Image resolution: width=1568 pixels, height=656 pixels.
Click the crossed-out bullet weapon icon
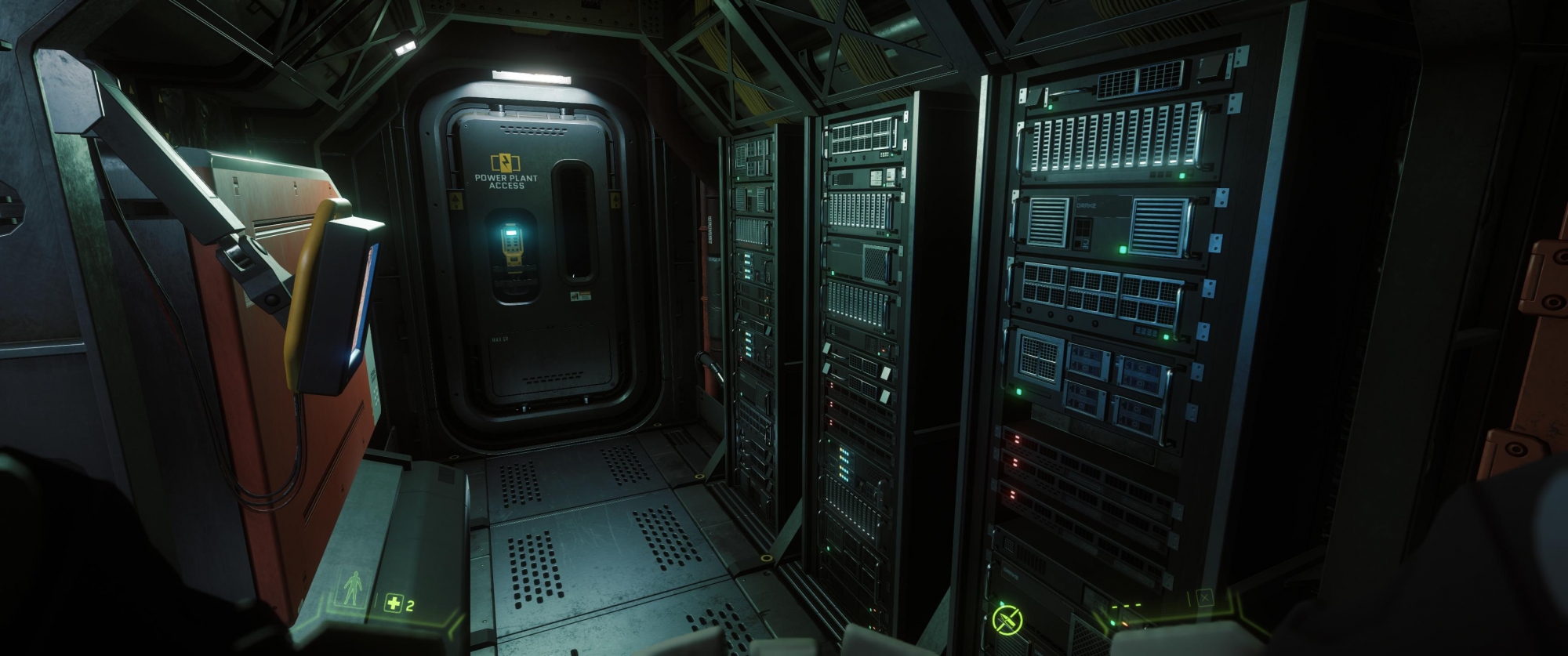pos(1007,620)
